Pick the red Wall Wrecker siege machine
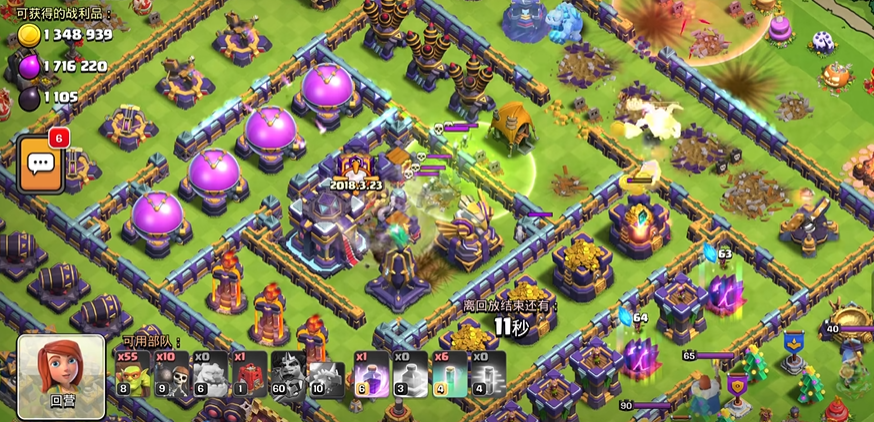Screen dimensions: 874x422 248,374
